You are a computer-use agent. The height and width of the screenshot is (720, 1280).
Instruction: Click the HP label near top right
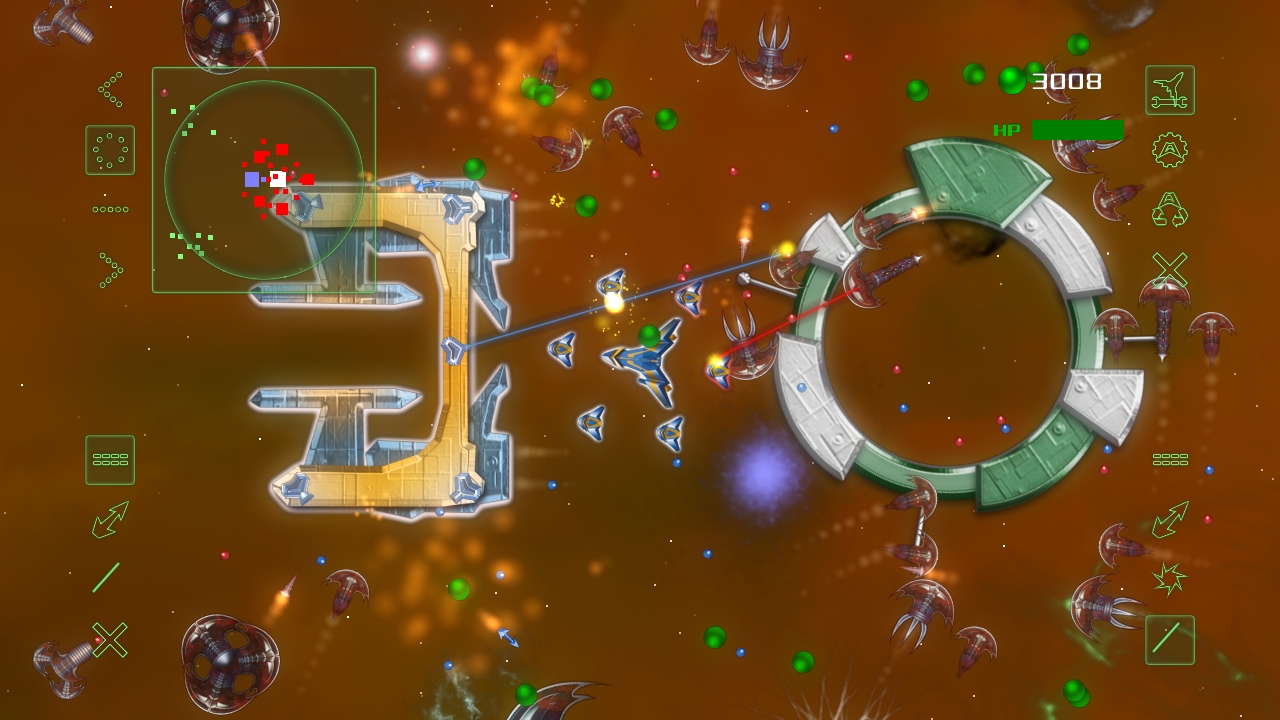tap(1007, 128)
